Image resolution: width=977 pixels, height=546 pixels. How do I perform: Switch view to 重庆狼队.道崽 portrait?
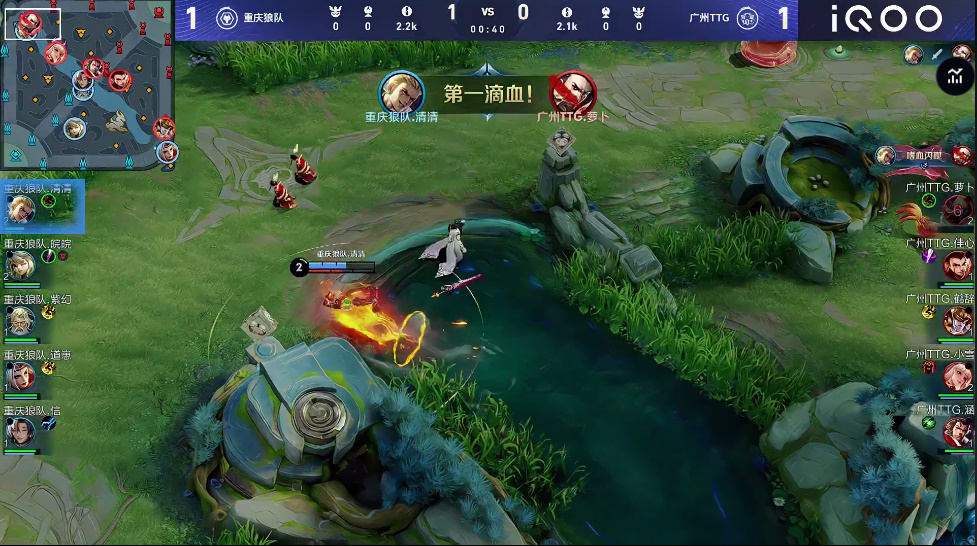coord(21,376)
